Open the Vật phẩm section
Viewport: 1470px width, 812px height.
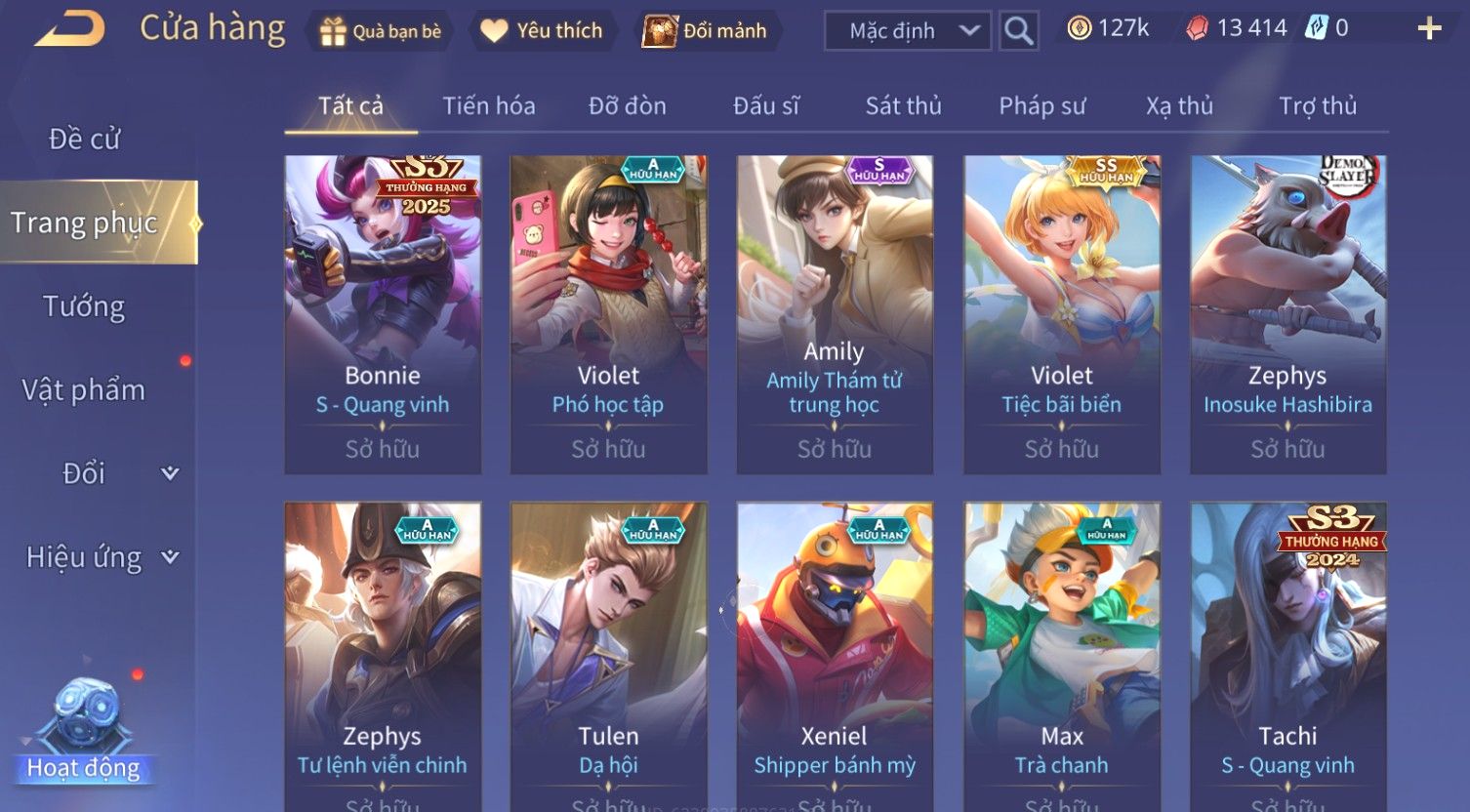pos(84,390)
